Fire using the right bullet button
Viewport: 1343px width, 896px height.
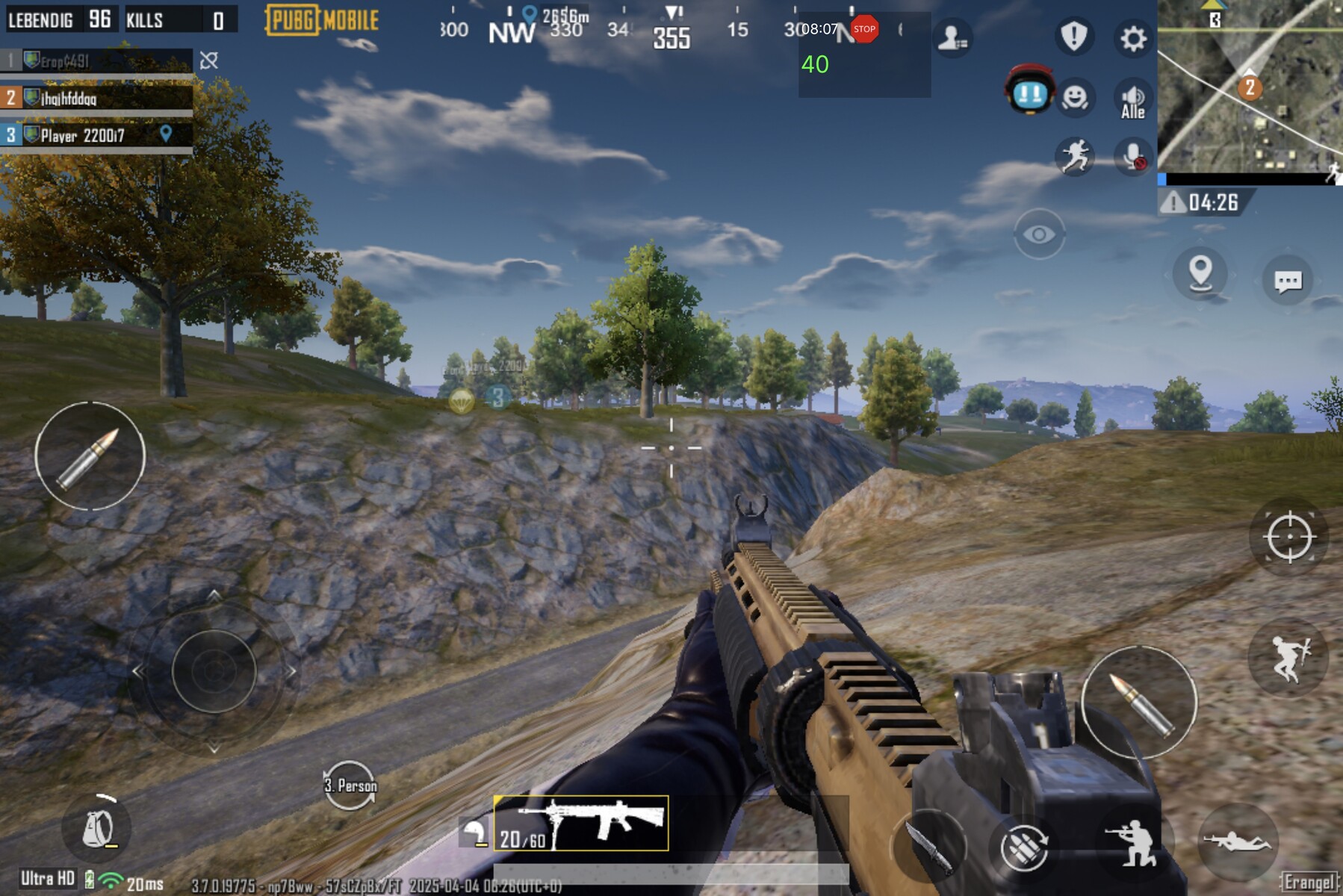coord(1138,702)
